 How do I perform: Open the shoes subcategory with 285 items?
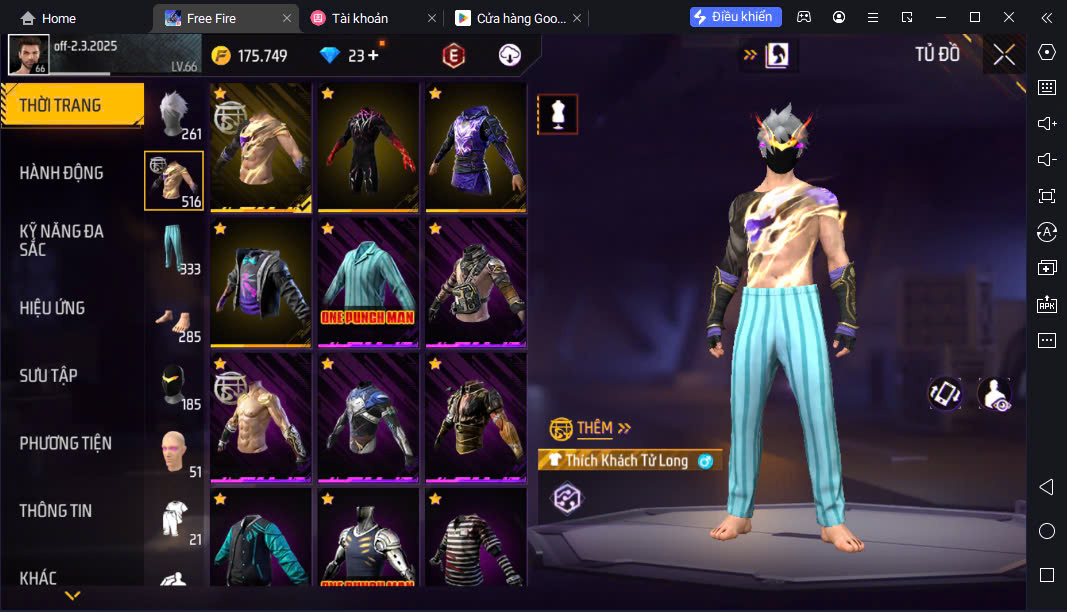click(x=175, y=317)
